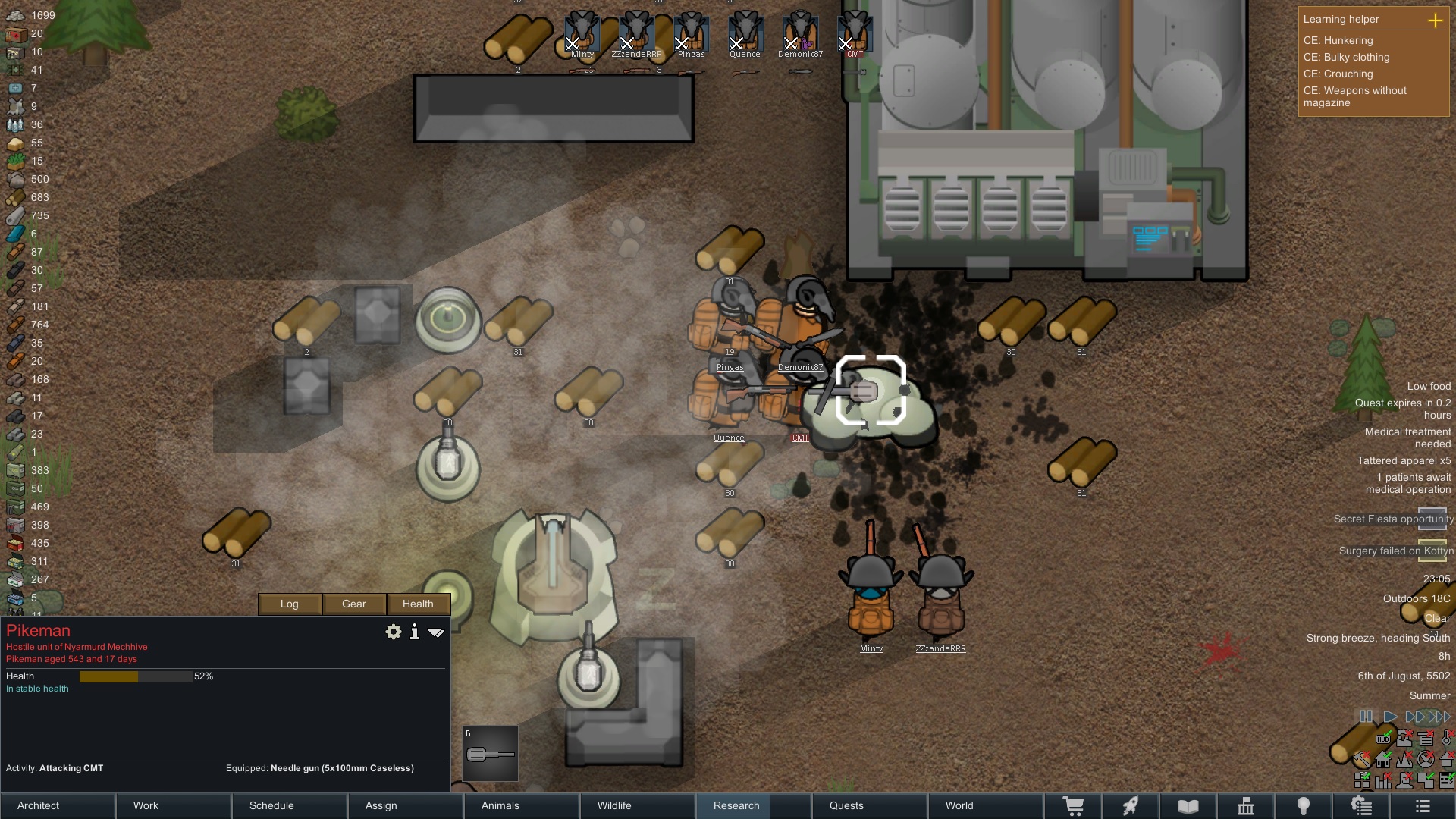Open the Architect menu on the bottom bar
Viewport: 1456px width, 819px height.
[x=38, y=805]
